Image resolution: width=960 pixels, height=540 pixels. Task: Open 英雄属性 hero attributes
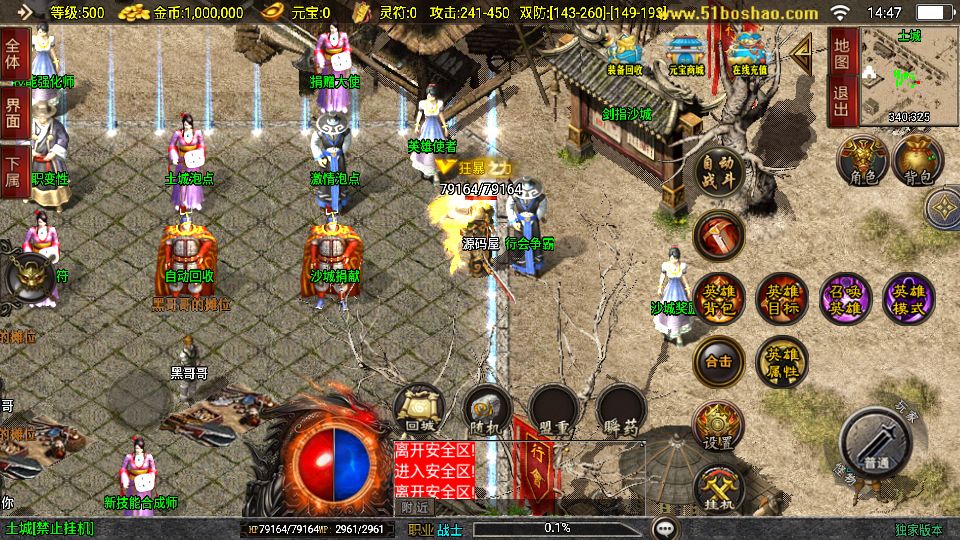(781, 362)
